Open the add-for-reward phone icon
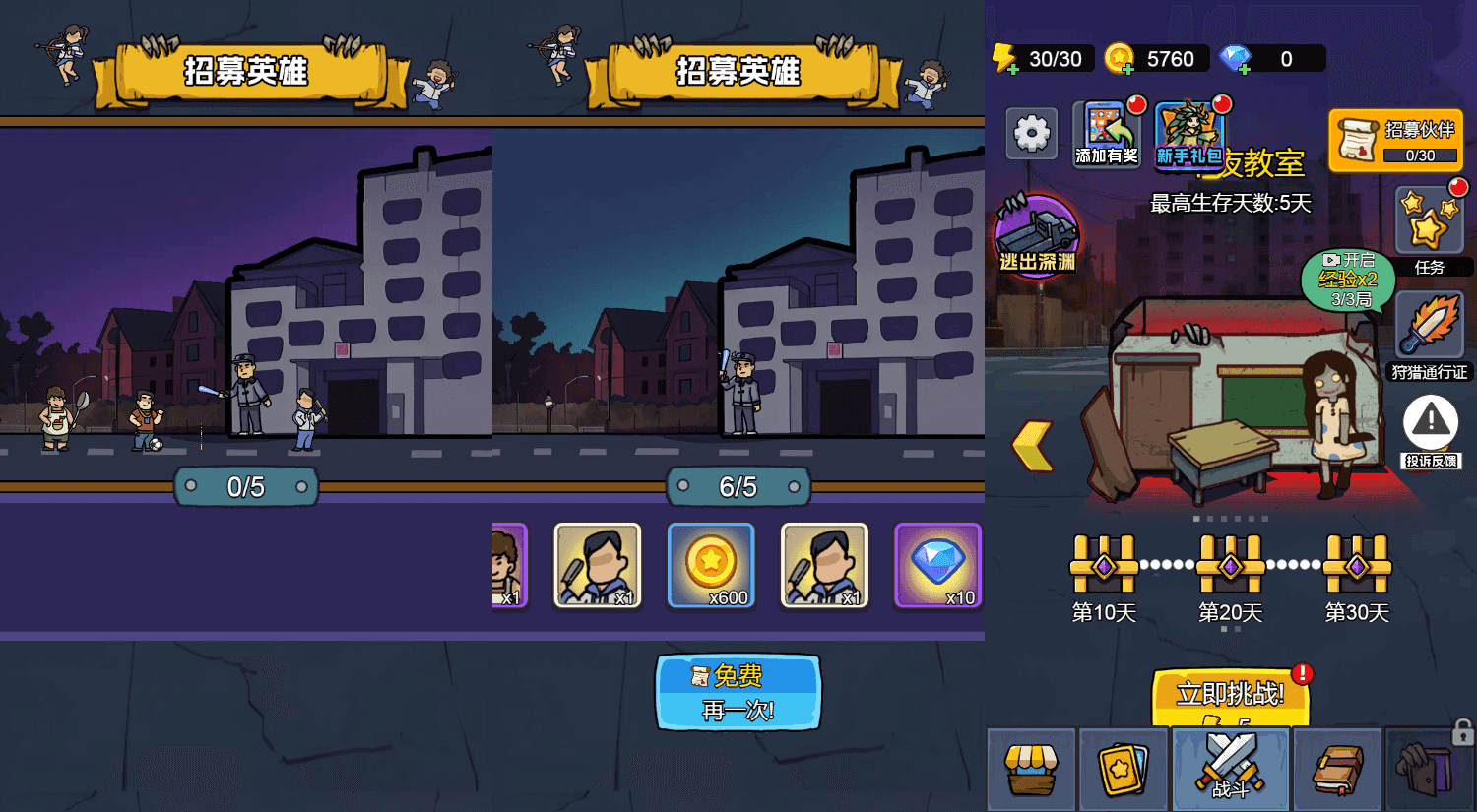 1107,134
